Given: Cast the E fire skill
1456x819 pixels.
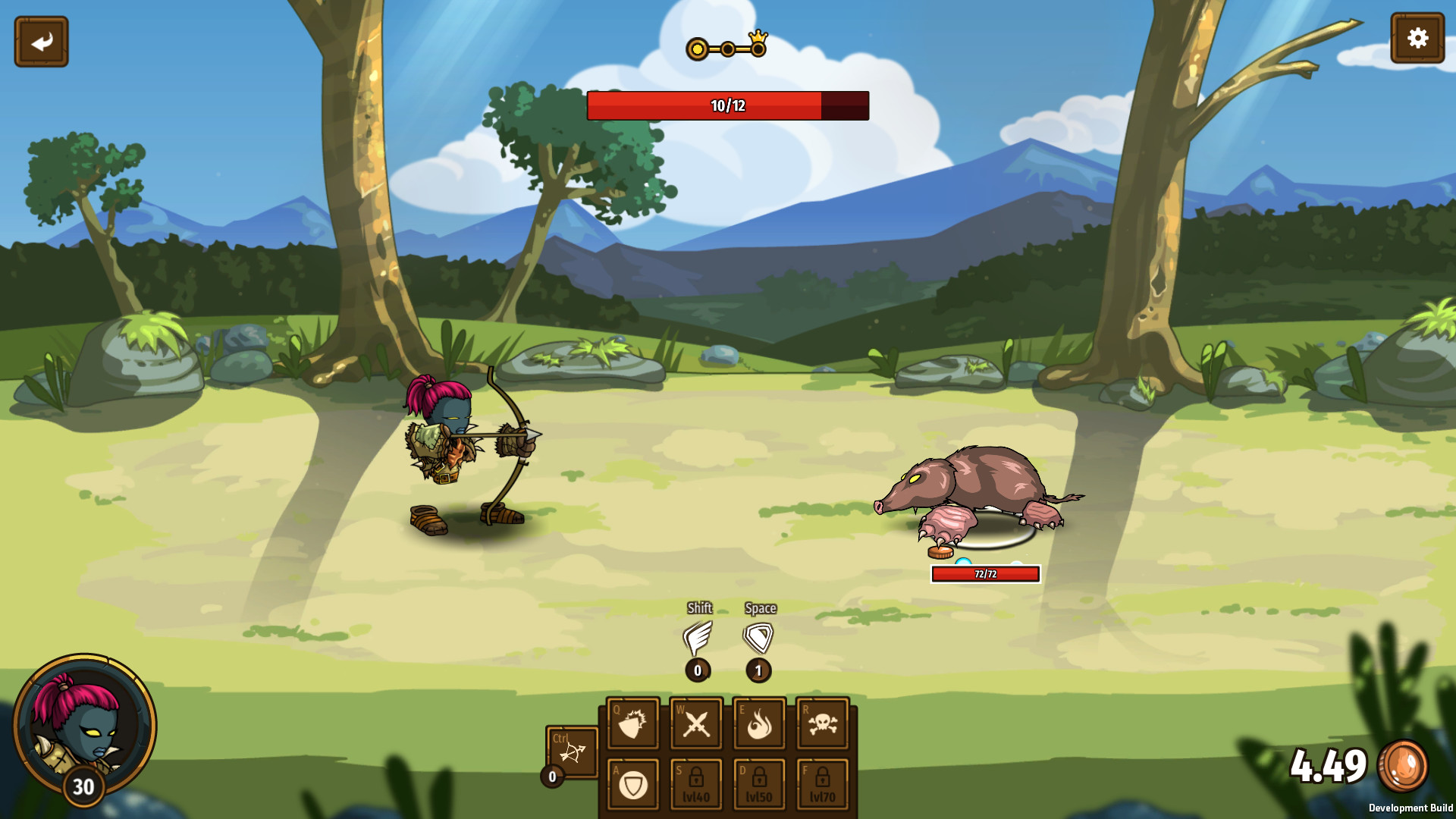Looking at the screenshot, I should click(758, 723).
